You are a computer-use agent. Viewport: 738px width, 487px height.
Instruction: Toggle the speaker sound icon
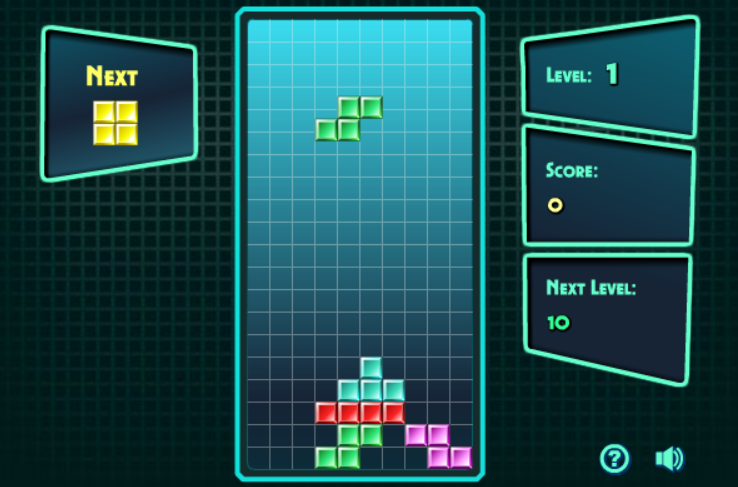pos(668,459)
